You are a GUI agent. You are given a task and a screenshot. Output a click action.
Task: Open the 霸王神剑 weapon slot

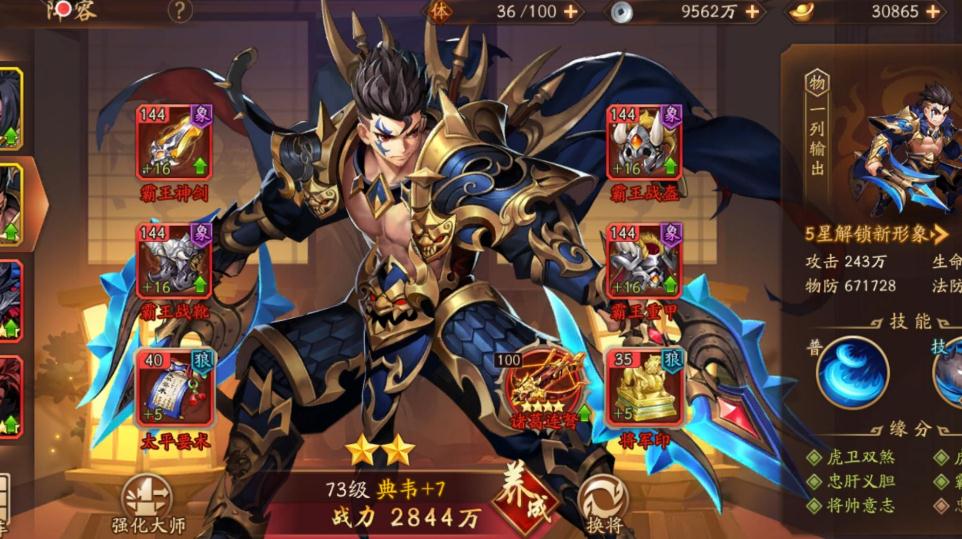pyautogui.click(x=173, y=142)
